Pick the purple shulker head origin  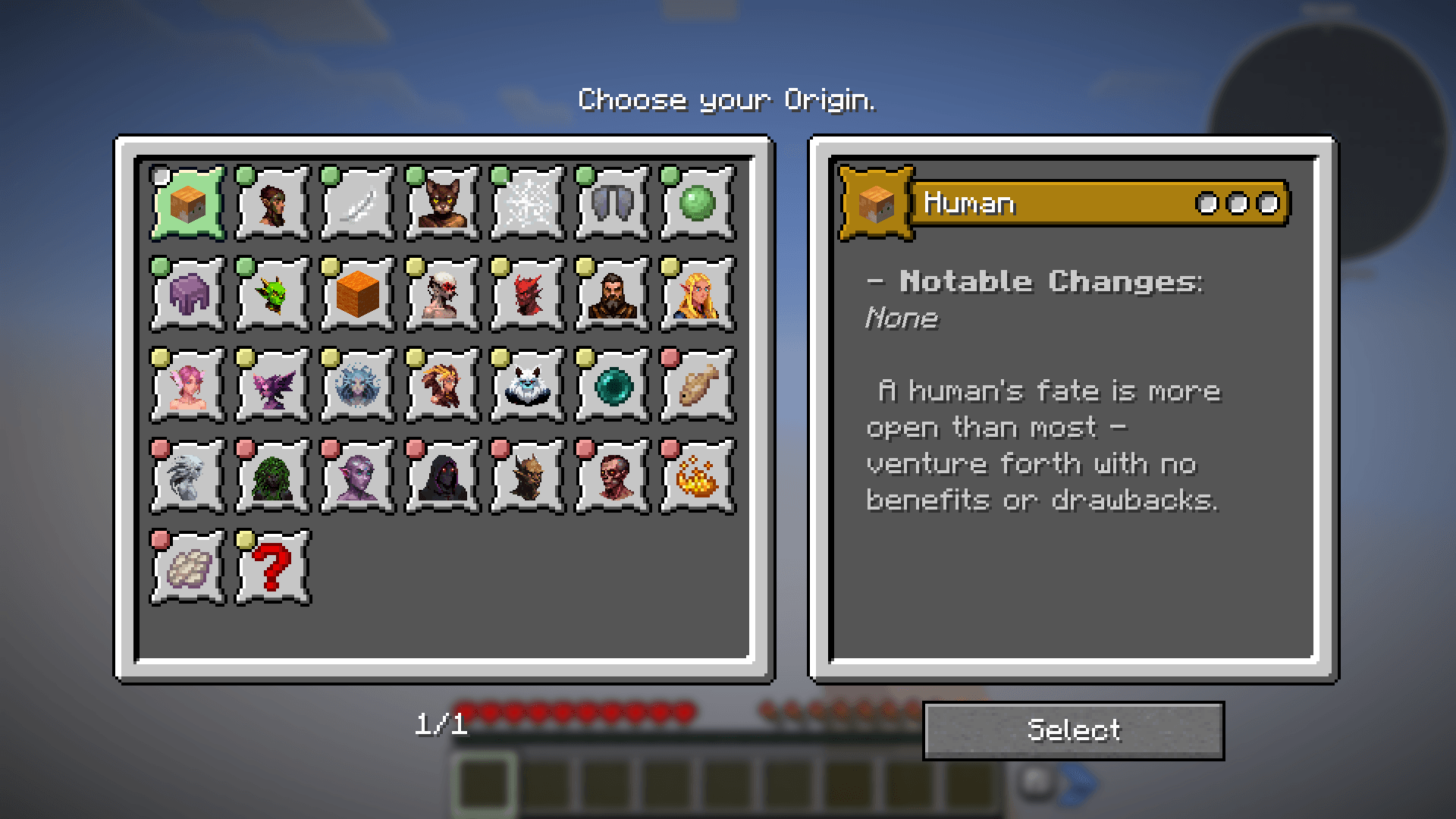[x=187, y=294]
